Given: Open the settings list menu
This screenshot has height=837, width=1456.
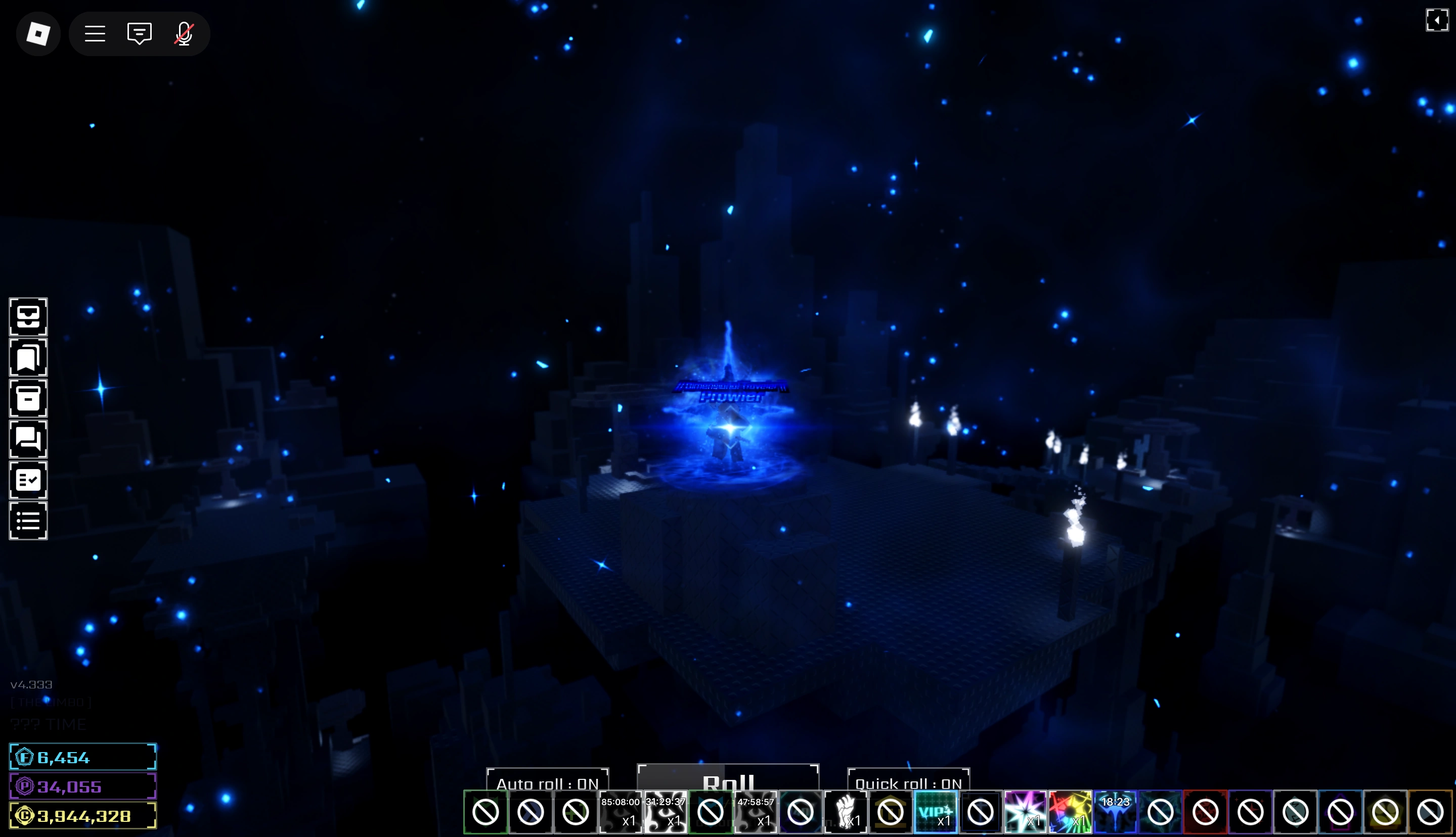Looking at the screenshot, I should click(28, 521).
